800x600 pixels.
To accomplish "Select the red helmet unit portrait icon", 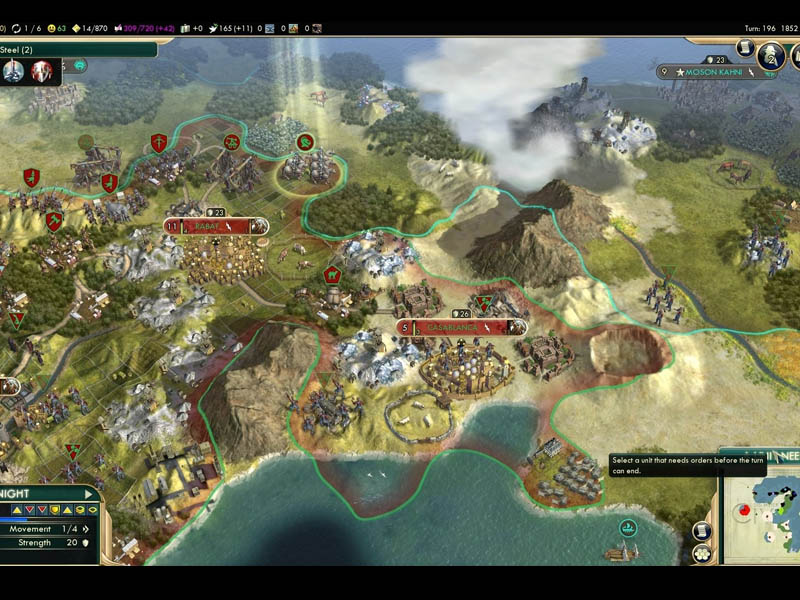I will (42, 71).
